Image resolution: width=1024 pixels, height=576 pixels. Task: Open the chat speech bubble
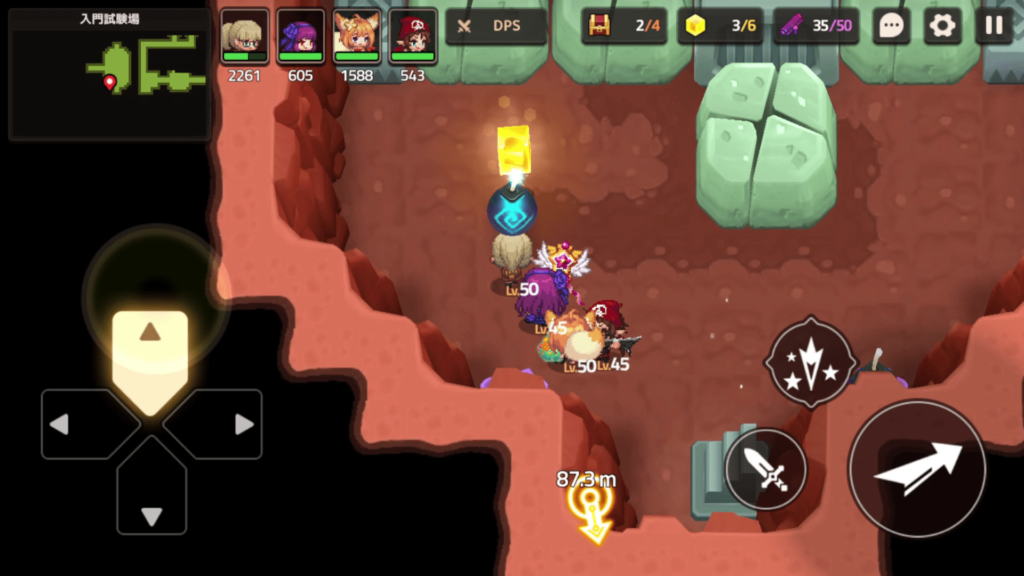coord(891,26)
